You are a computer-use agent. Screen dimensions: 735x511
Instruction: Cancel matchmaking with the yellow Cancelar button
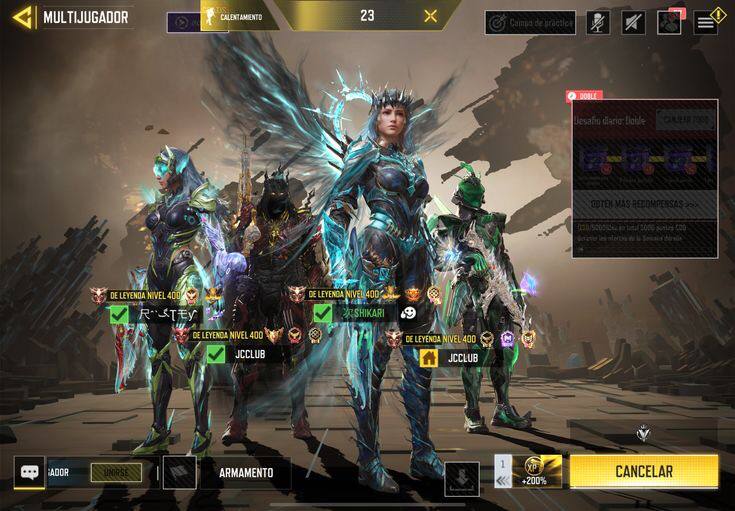pyautogui.click(x=643, y=471)
